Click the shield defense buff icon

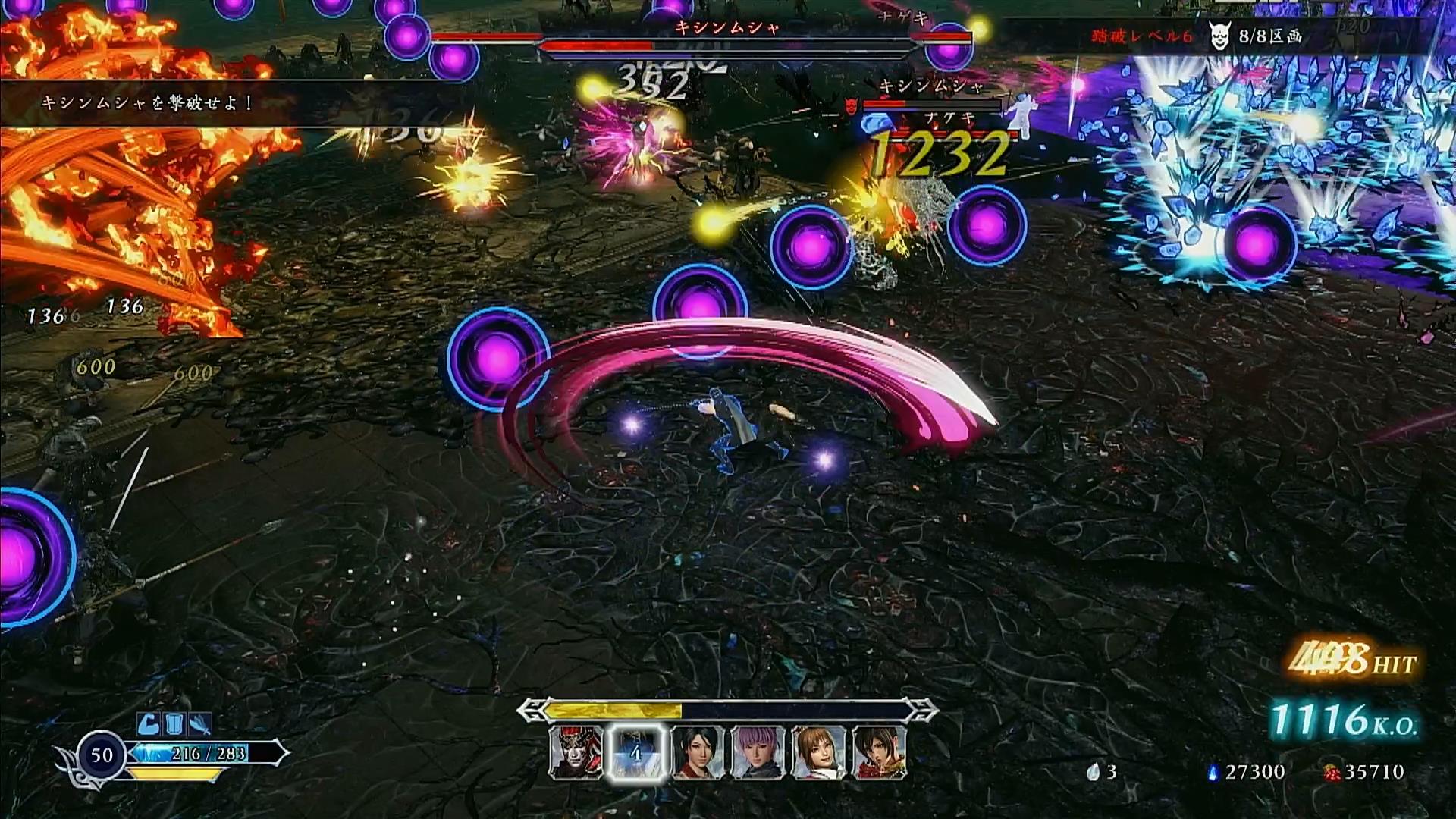point(174,724)
